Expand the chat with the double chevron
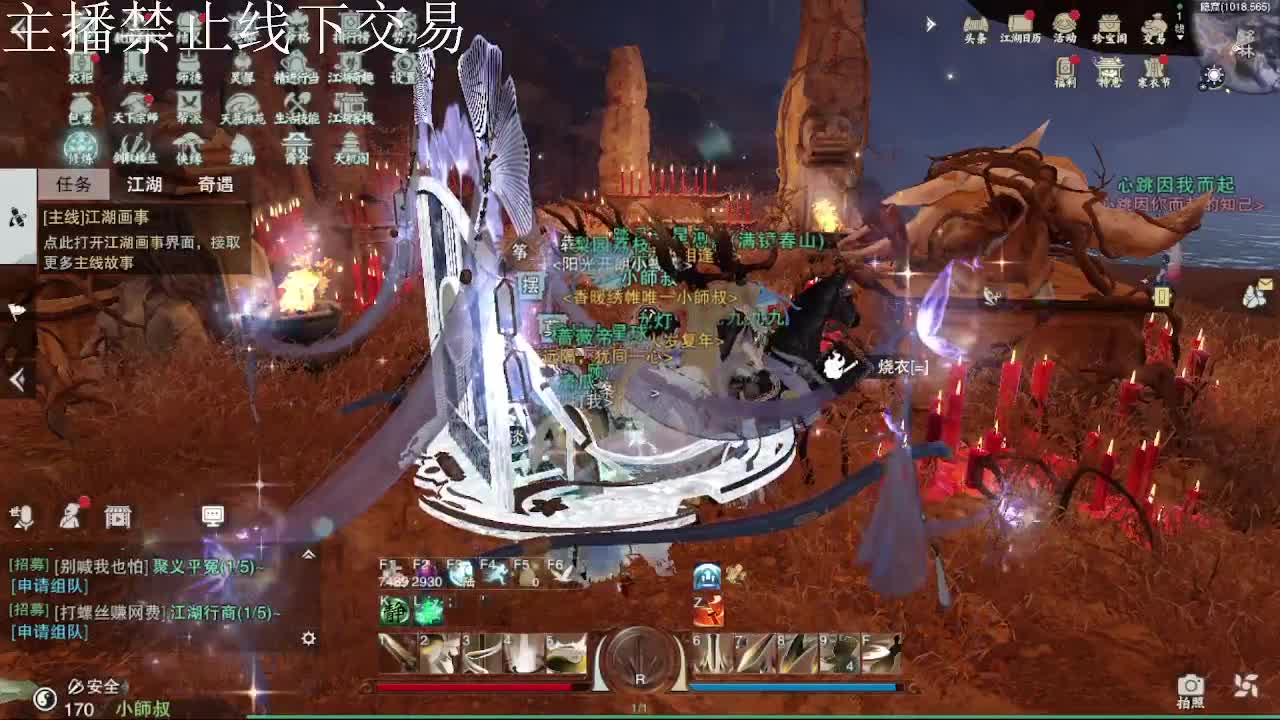 coord(309,553)
